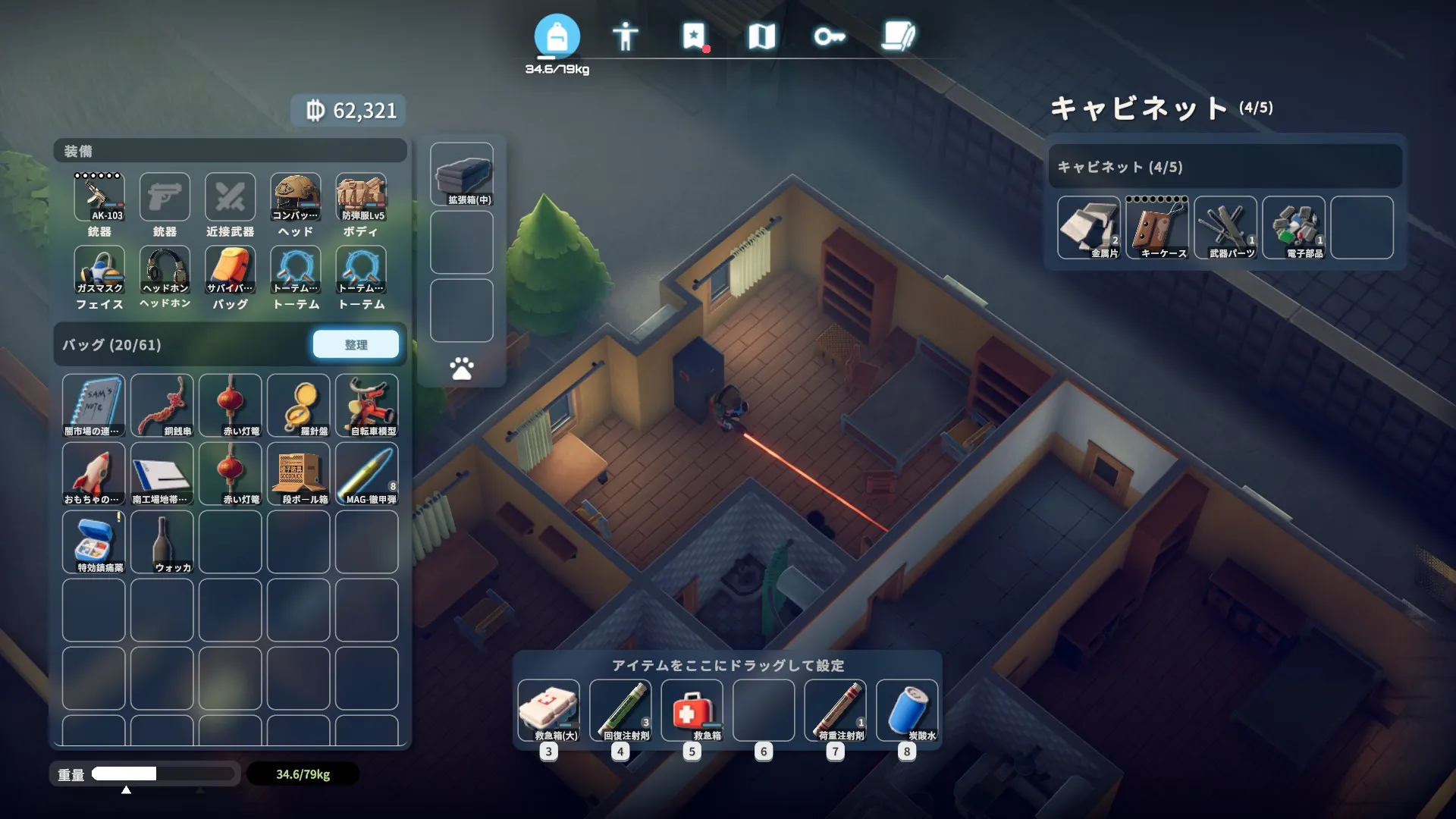Viewport: 1456px width, 819px height.
Task: Select the AK-103 weapon slot
Action: (x=99, y=198)
